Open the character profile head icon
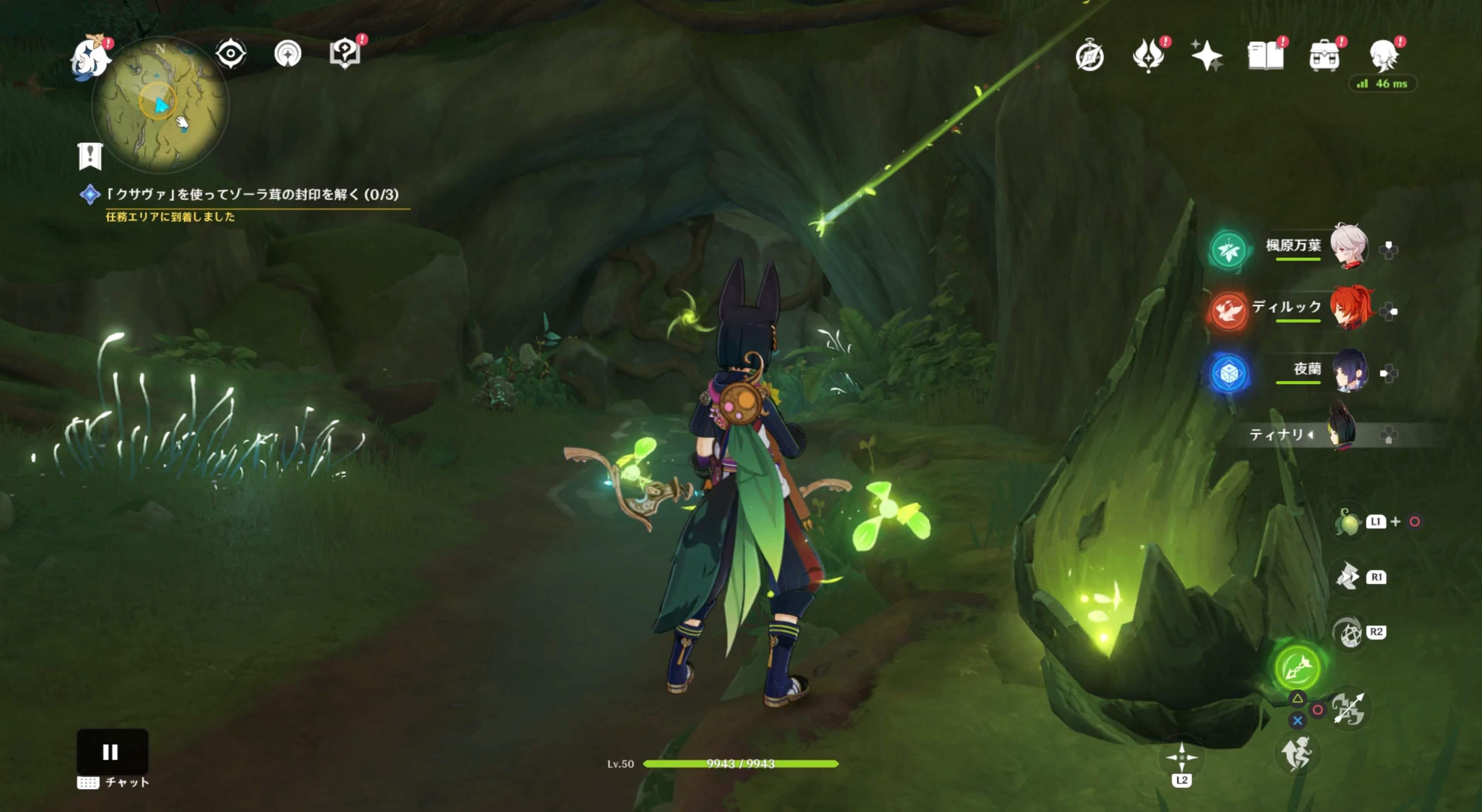The image size is (1482, 812). pos(1383,56)
